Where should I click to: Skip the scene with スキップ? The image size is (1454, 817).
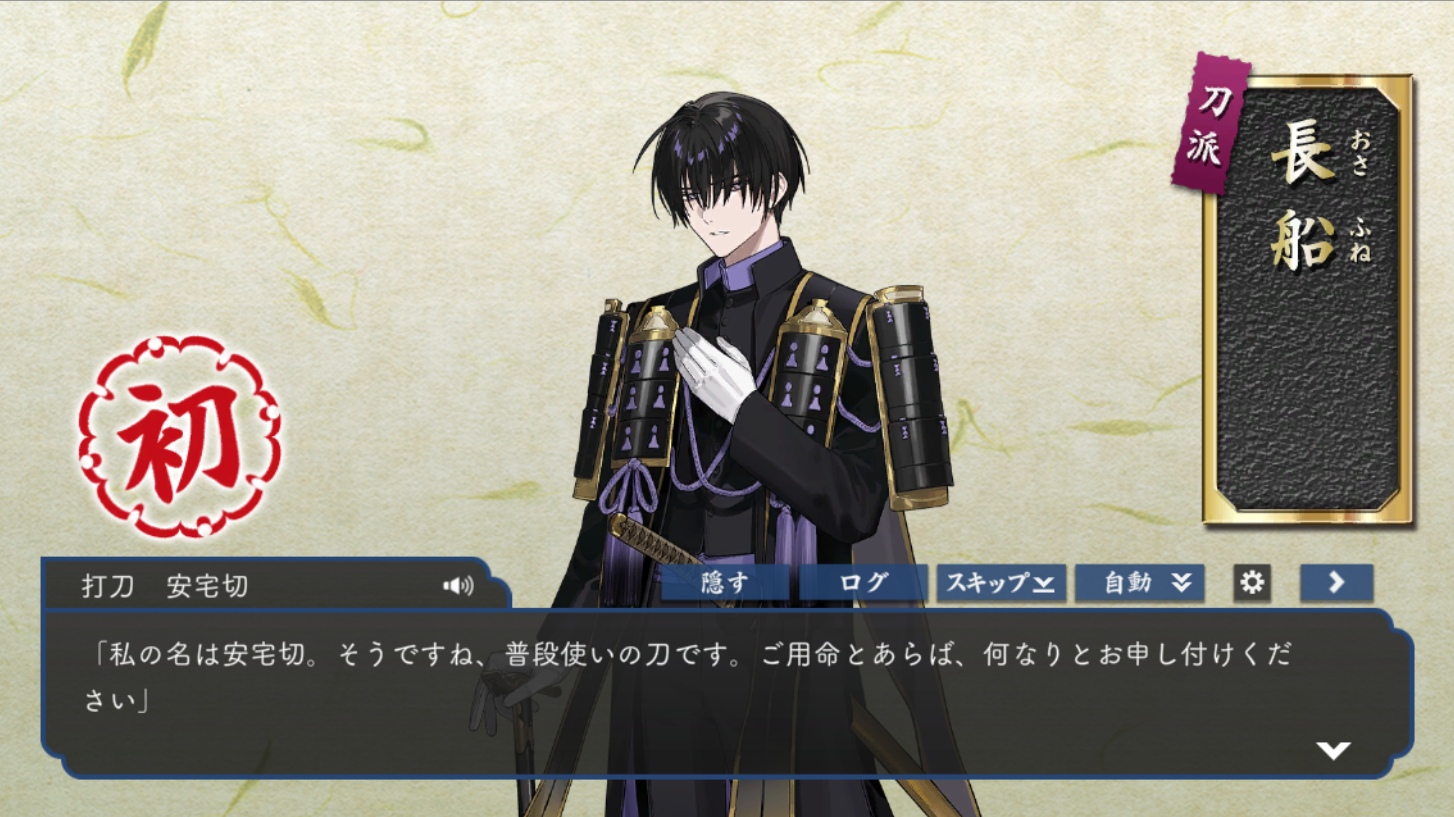1000,583
